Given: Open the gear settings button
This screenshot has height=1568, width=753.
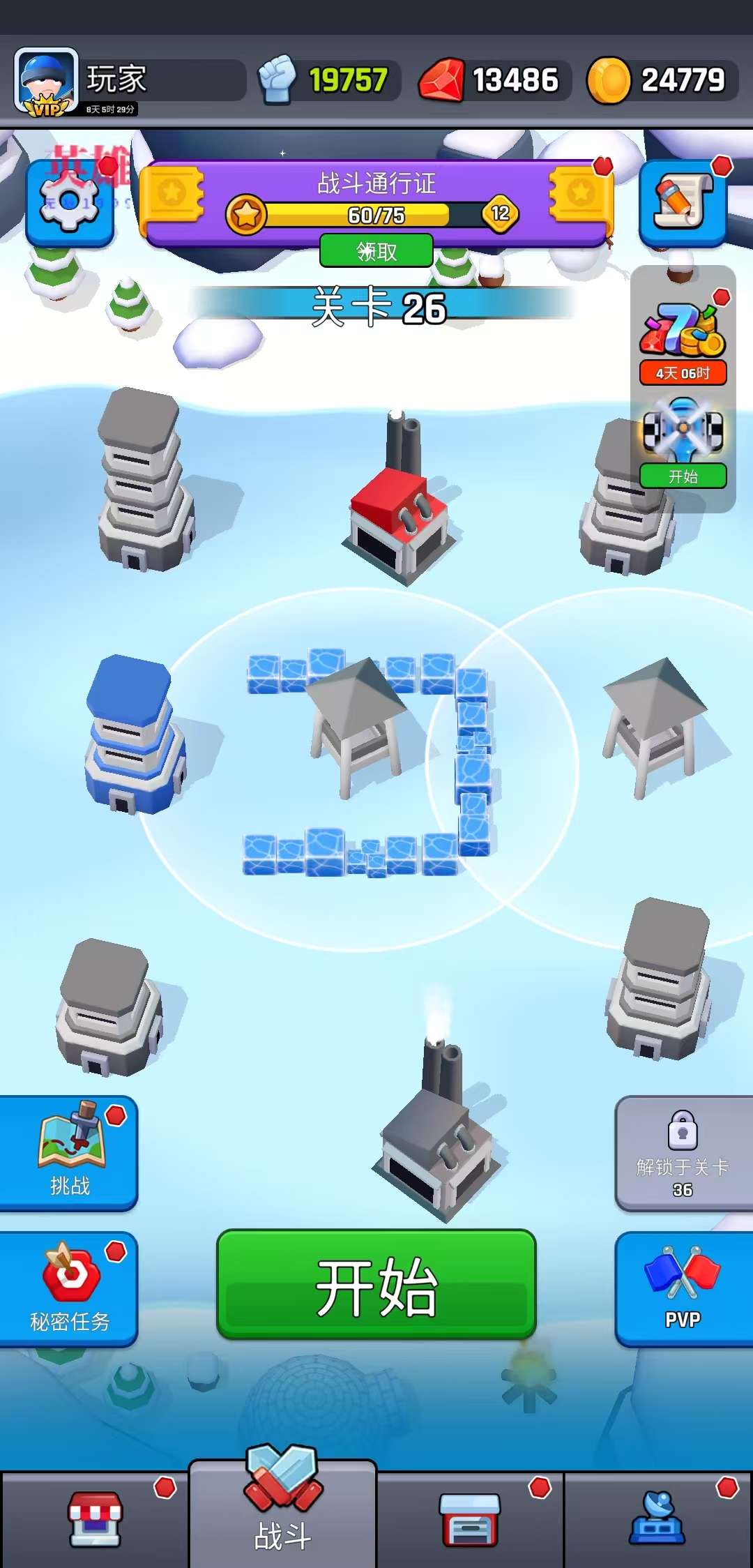Looking at the screenshot, I should point(70,203).
